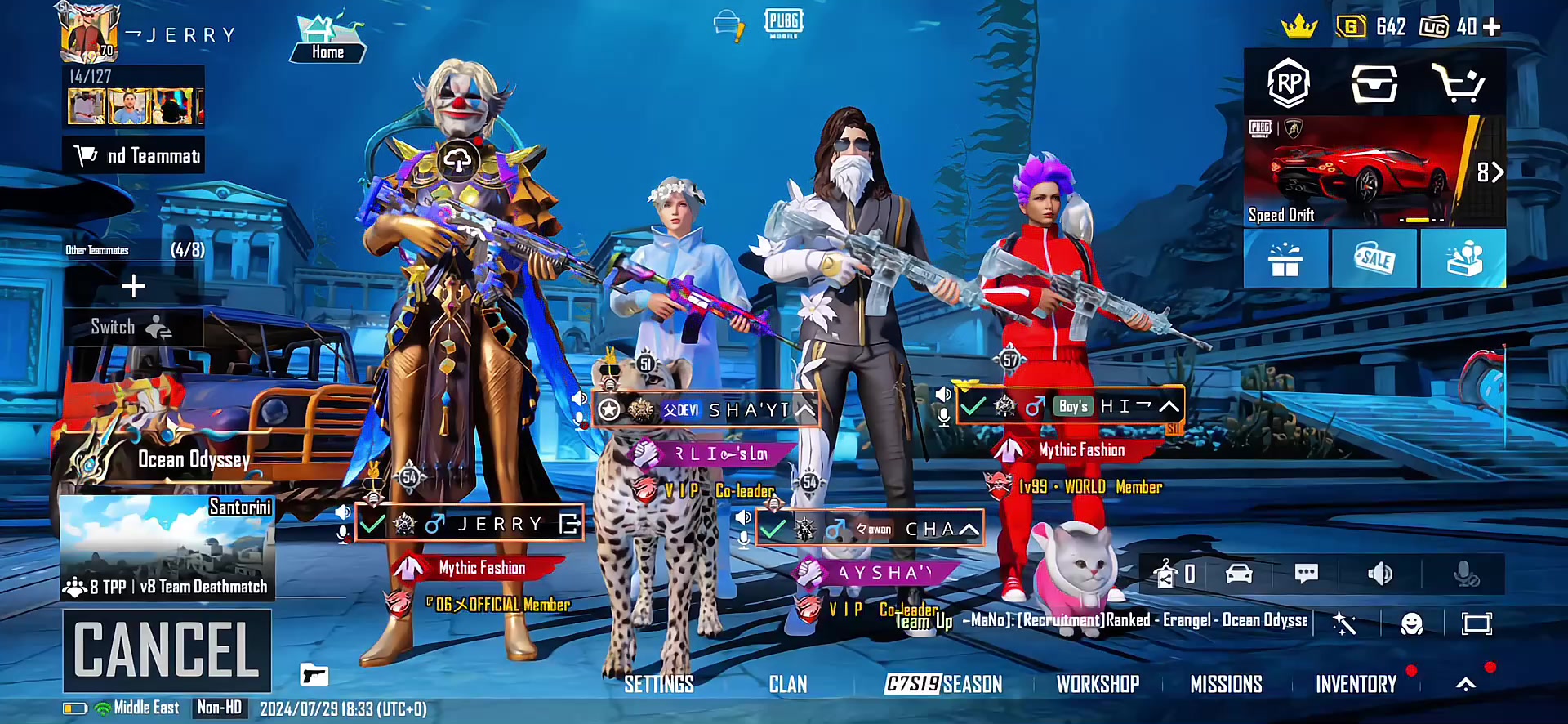Screen dimensions: 1568x724
Task: Open the Settings menu
Action: click(658, 684)
